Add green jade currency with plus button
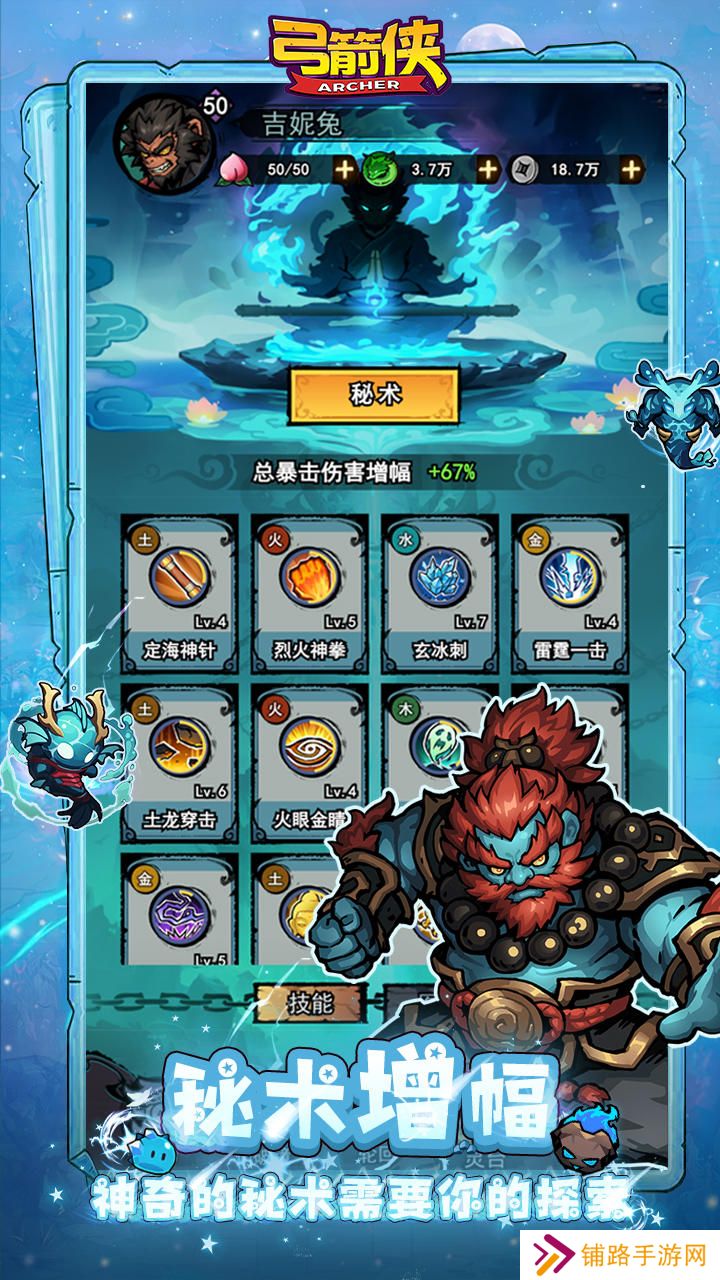Screen dimensions: 720x1280 487,169
